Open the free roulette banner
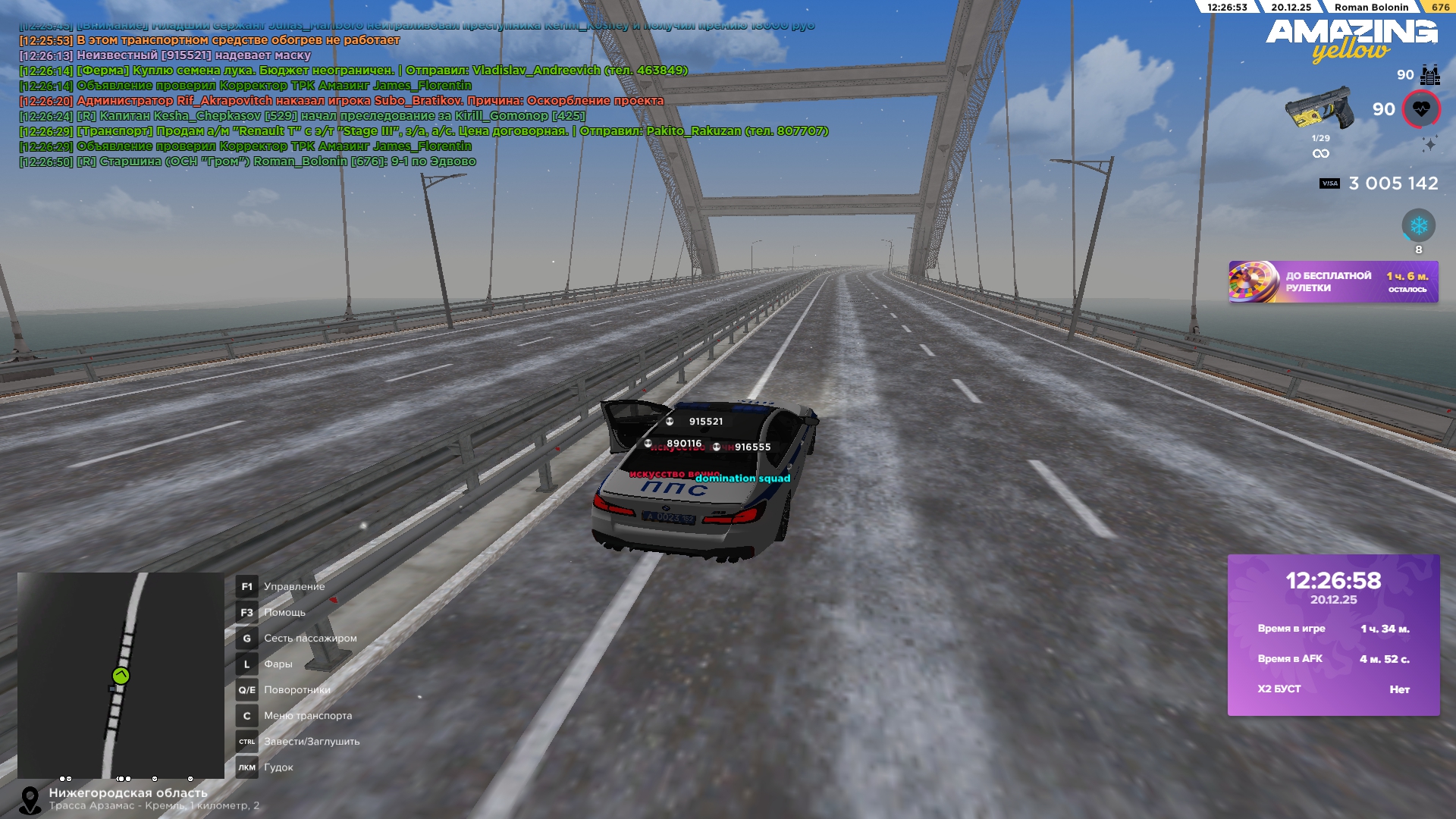 click(1332, 282)
